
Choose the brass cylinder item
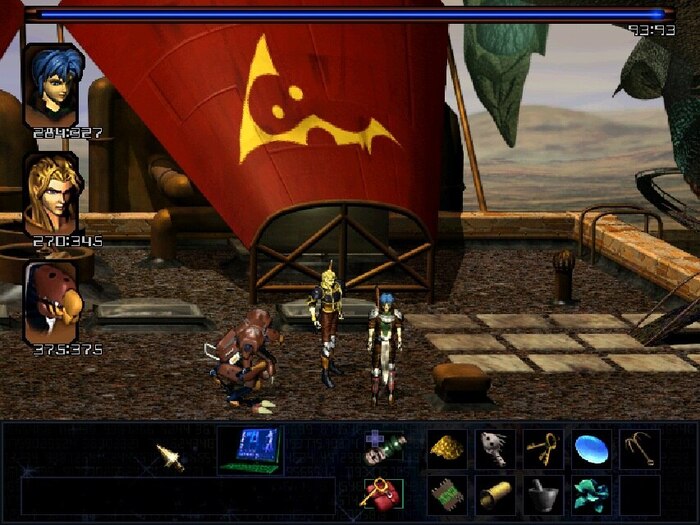pos(495,494)
